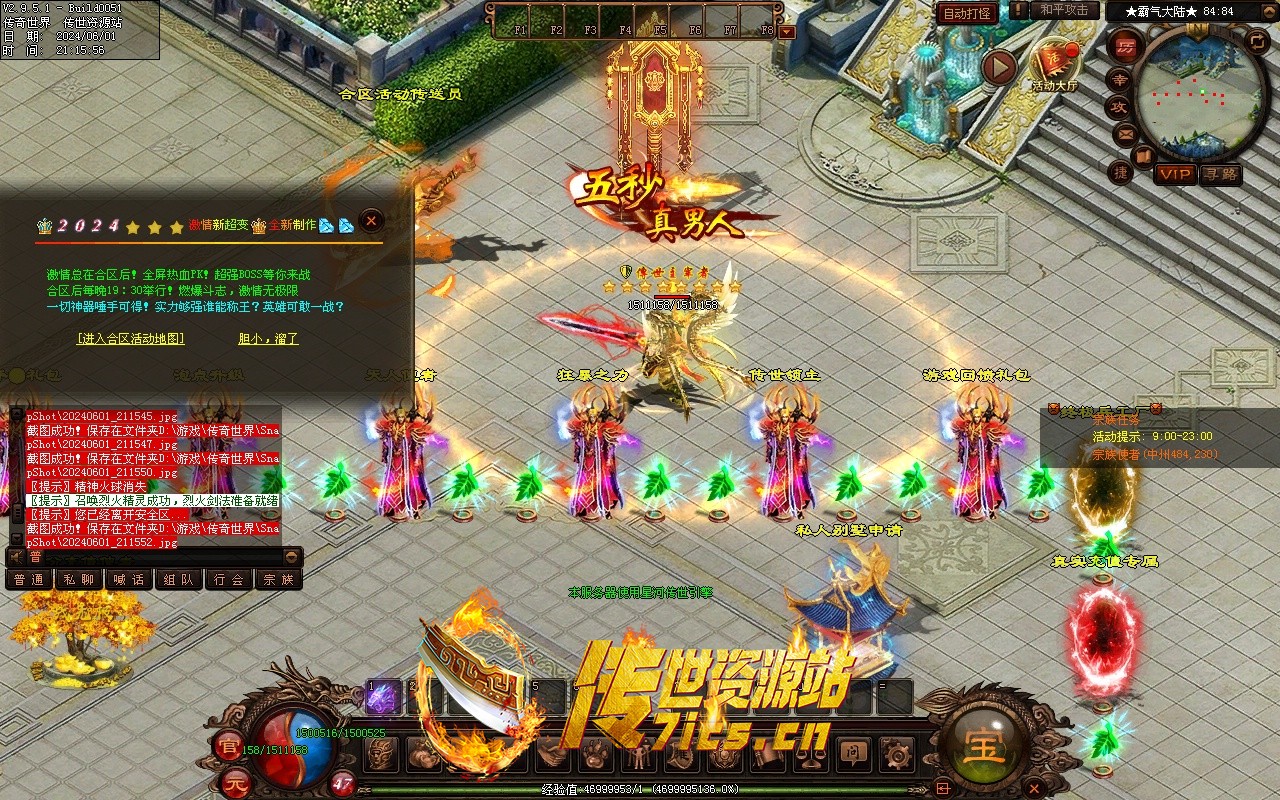This screenshot has height=800, width=1280.
Task: Choose 进入合区活动地图 in the dialog
Action: pyautogui.click(x=131, y=339)
